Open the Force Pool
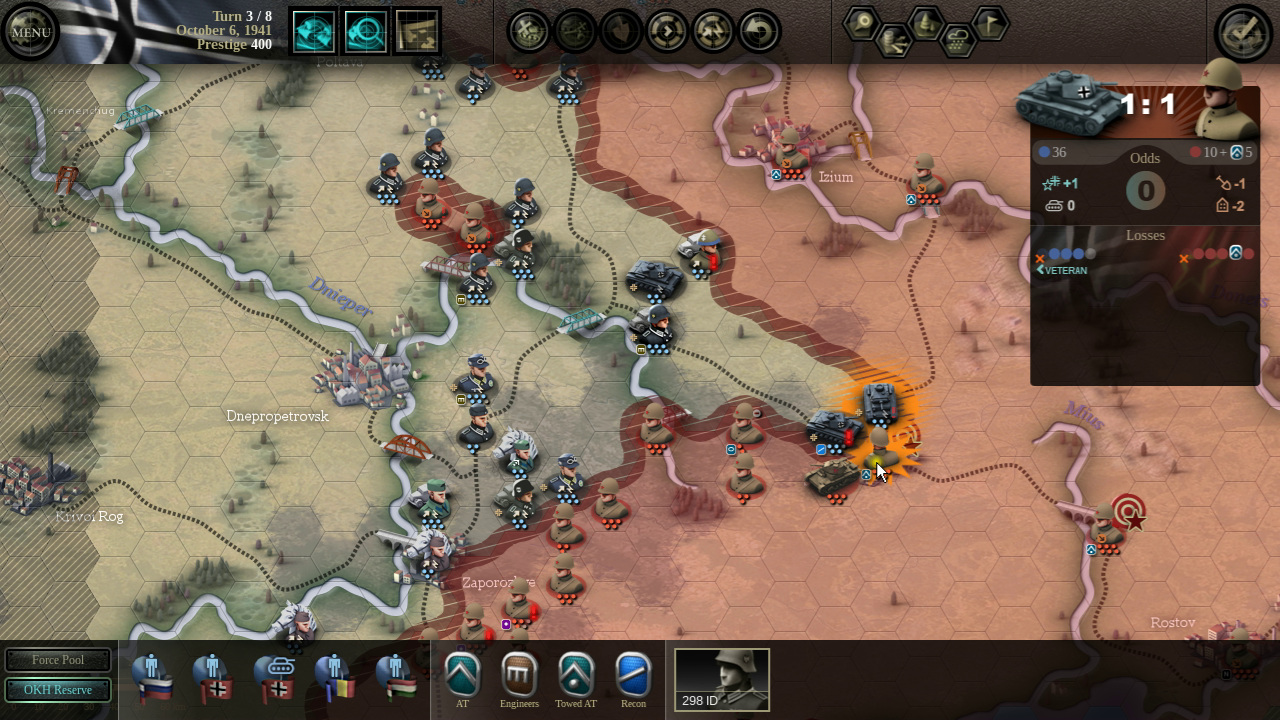 (x=57, y=660)
